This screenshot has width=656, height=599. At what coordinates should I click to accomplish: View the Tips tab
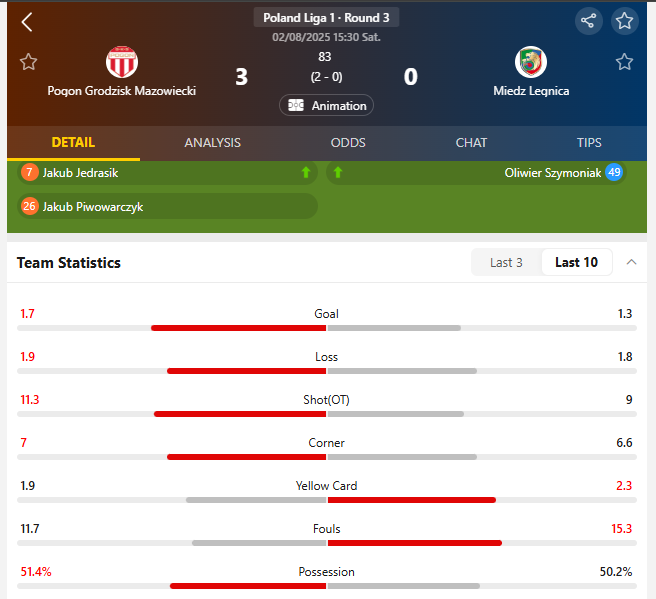click(589, 143)
